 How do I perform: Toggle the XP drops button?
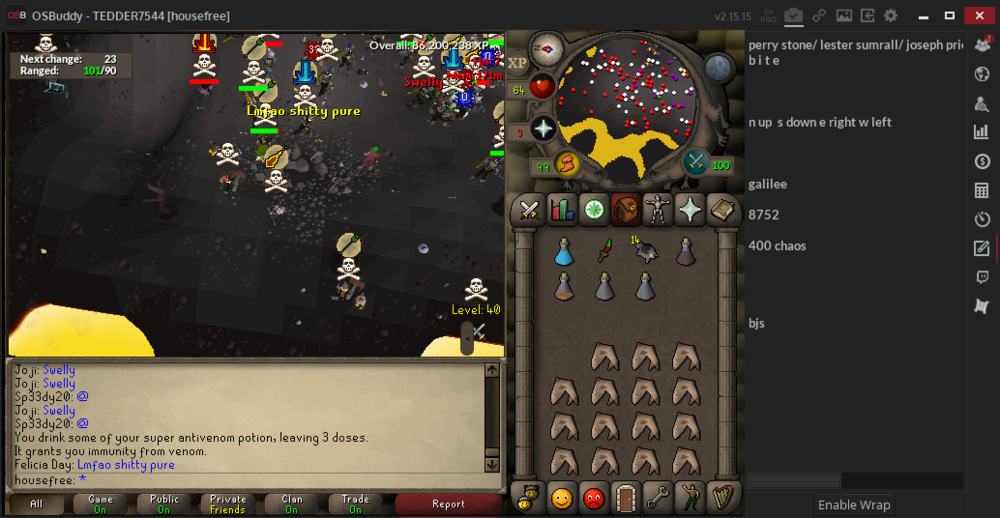point(518,63)
